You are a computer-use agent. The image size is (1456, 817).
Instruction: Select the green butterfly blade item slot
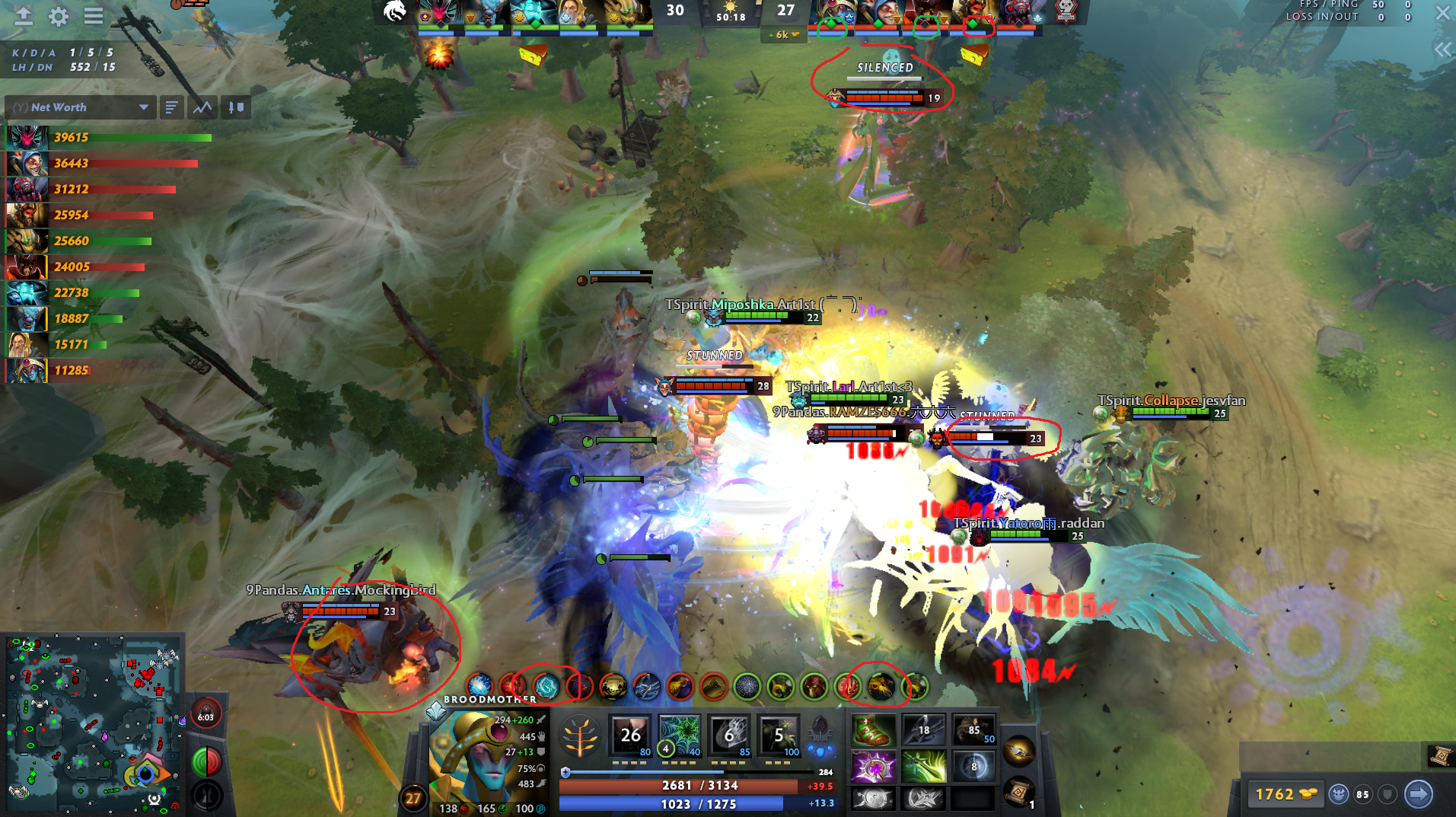tap(924, 765)
